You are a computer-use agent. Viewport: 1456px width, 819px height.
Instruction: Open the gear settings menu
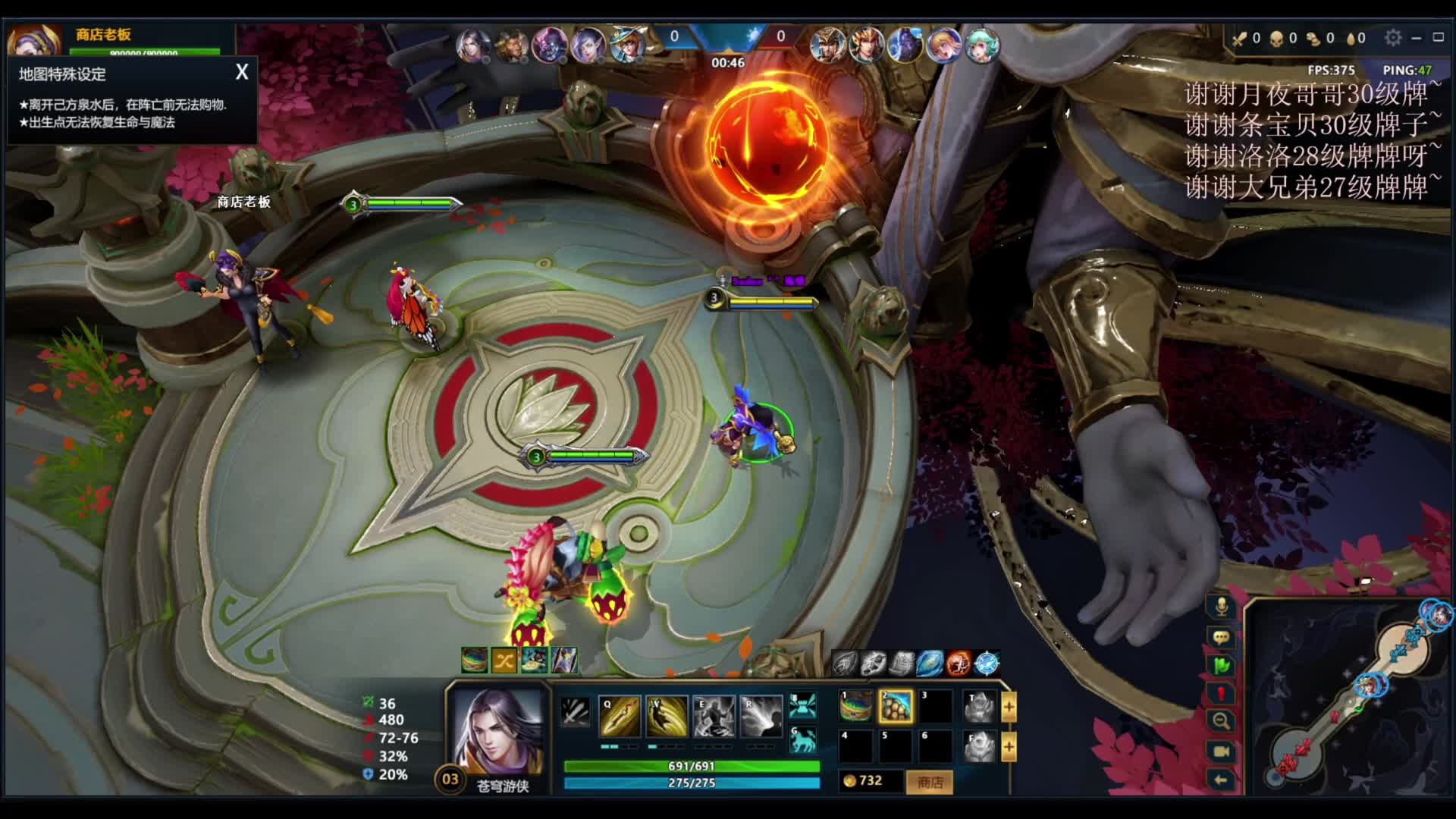point(1392,37)
